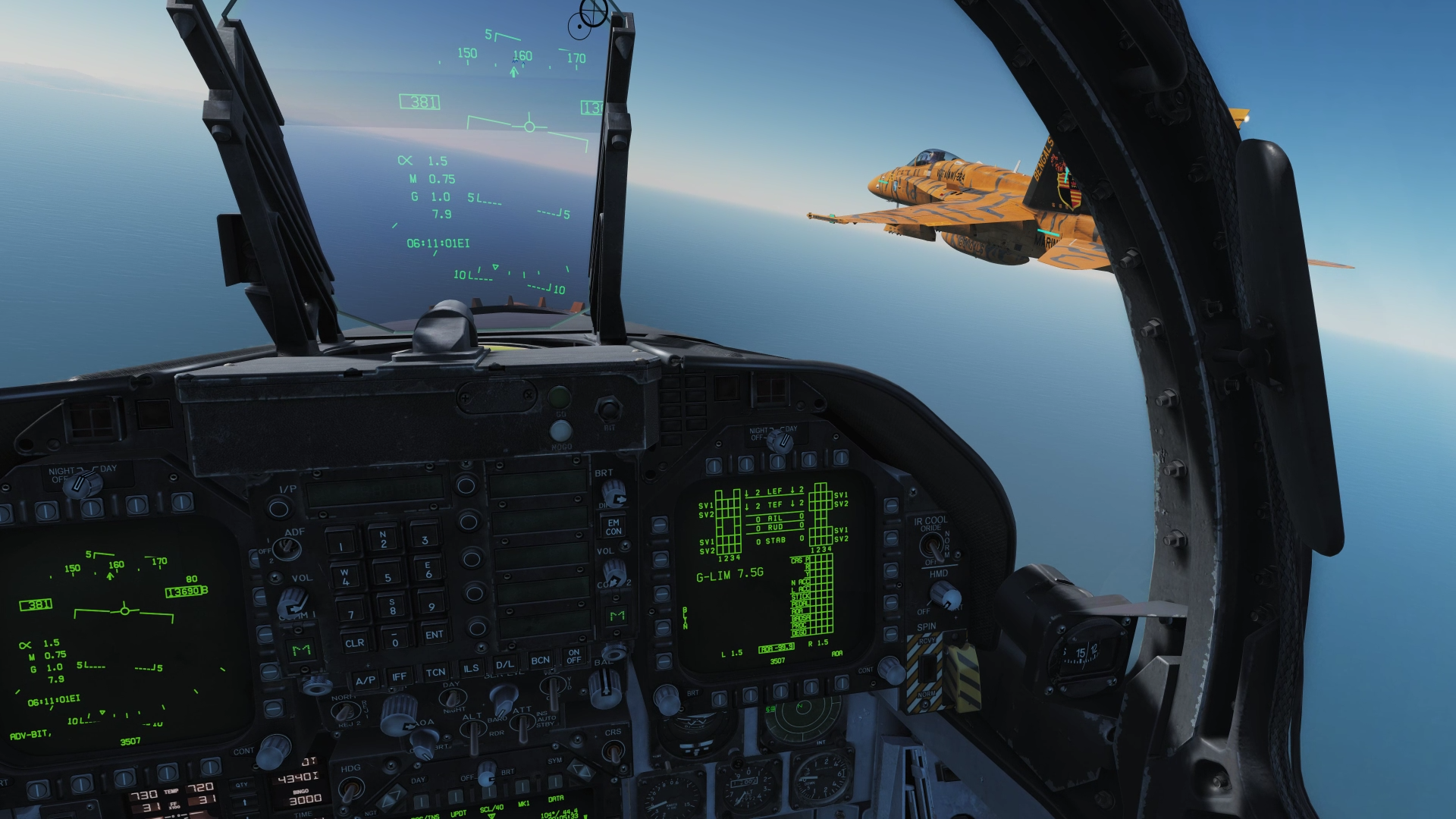This screenshot has height=819, width=1456.
Task: Tap the keypad key labeled 9
Action: [x=431, y=606]
